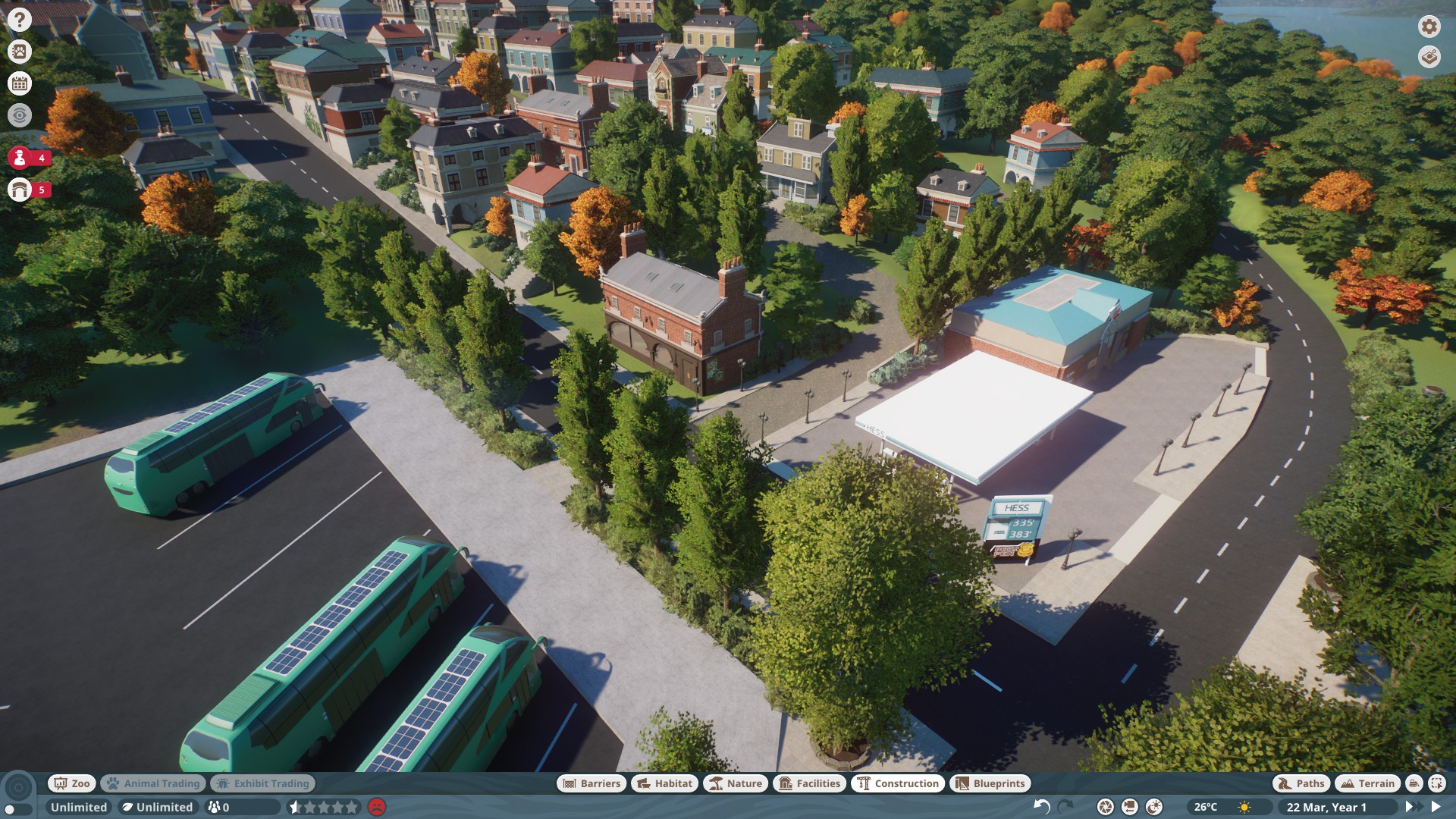Open camera photo mode shutter icon
The image size is (1456, 819).
click(x=1106, y=807)
